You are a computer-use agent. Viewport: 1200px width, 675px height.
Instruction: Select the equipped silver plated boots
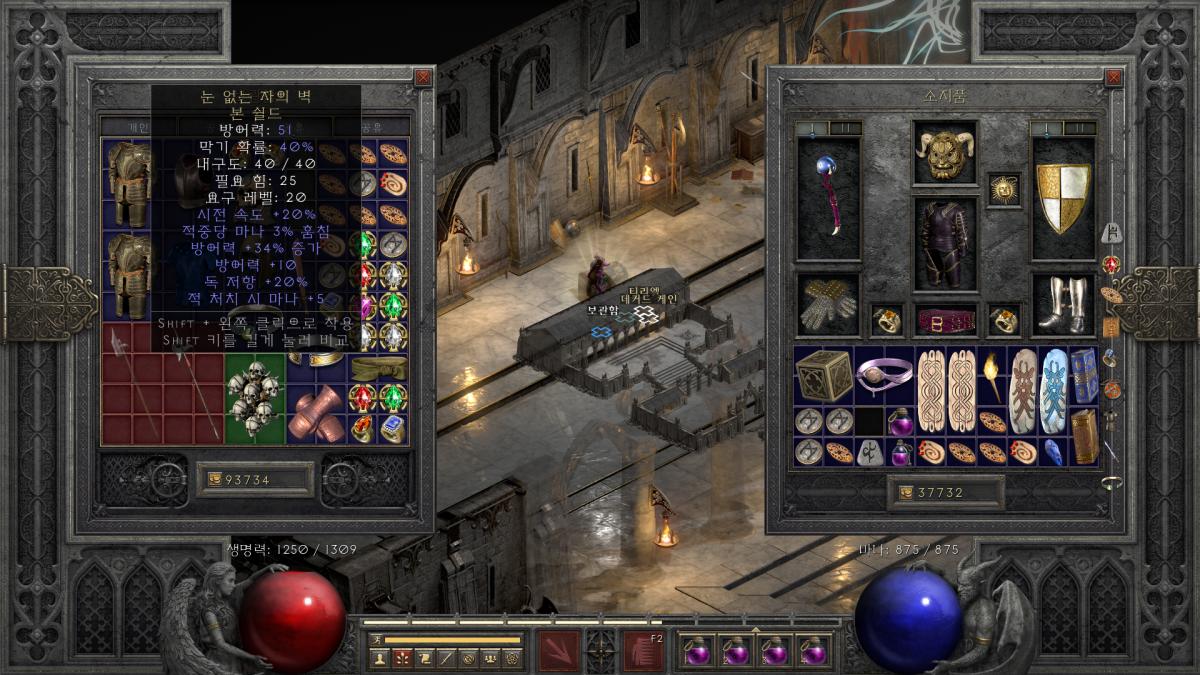click(x=1063, y=304)
